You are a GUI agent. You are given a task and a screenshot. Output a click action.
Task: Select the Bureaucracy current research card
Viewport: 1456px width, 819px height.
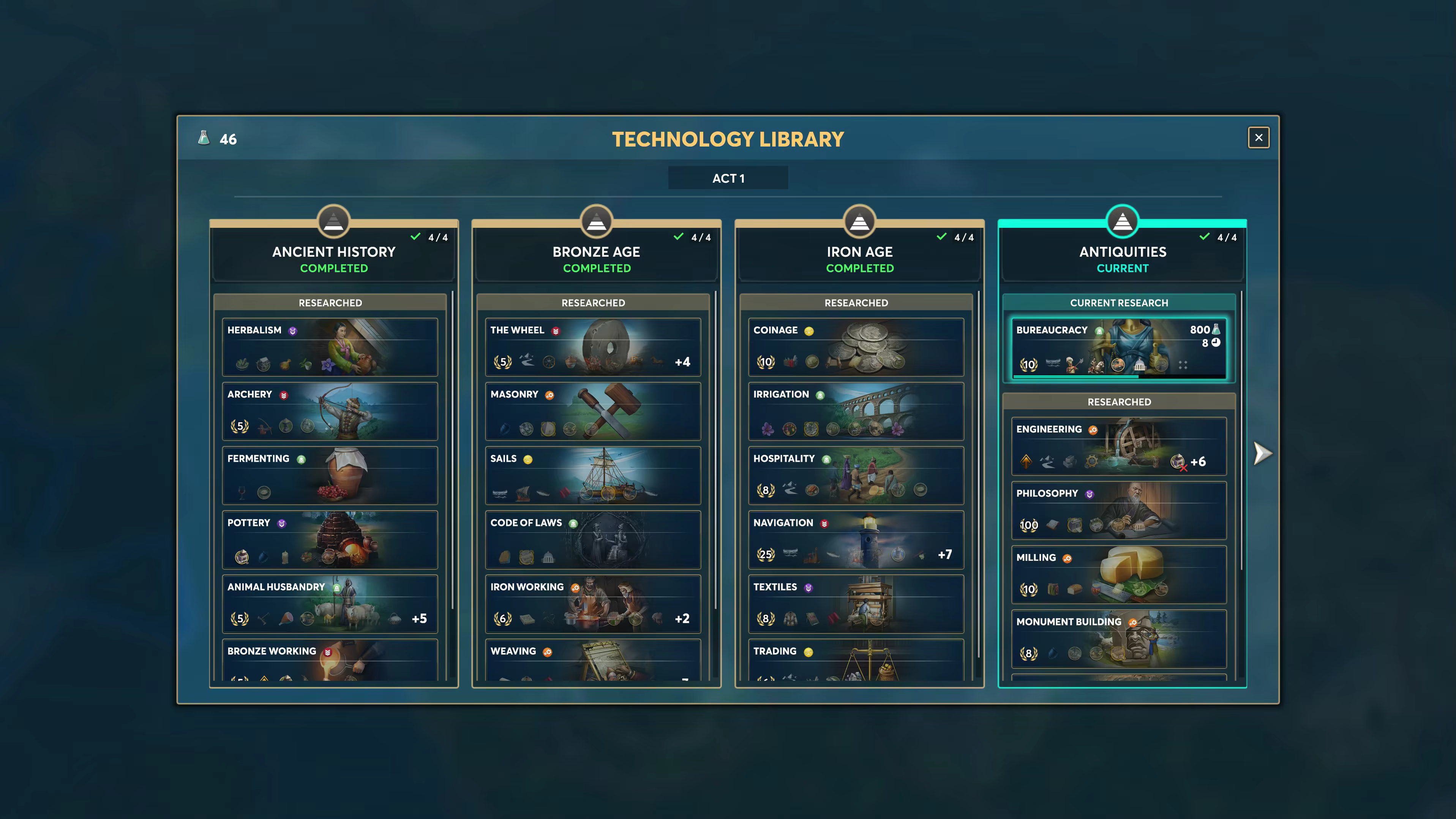pyautogui.click(x=1118, y=348)
